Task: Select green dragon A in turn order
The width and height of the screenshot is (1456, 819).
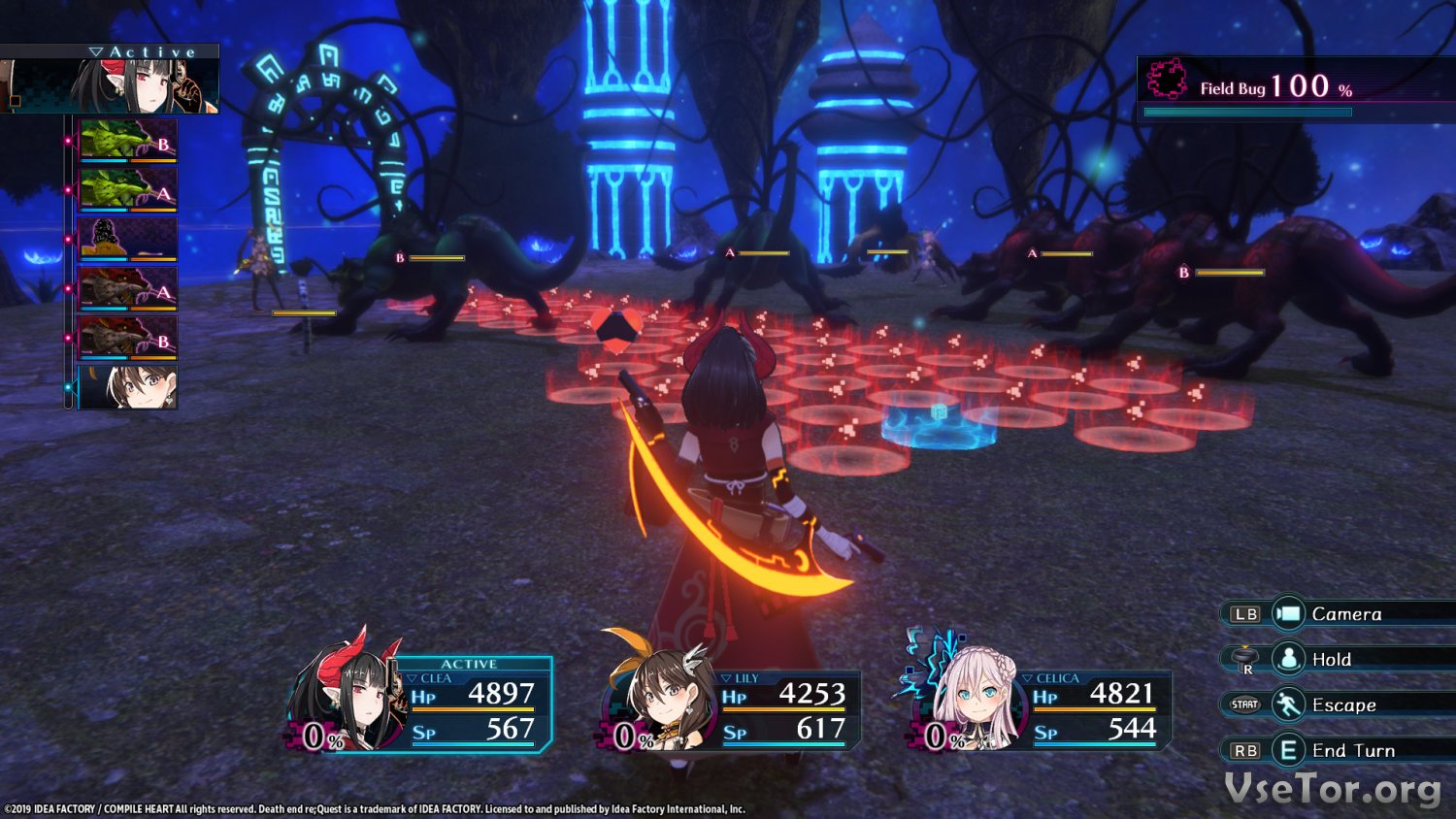Action: coord(127,189)
